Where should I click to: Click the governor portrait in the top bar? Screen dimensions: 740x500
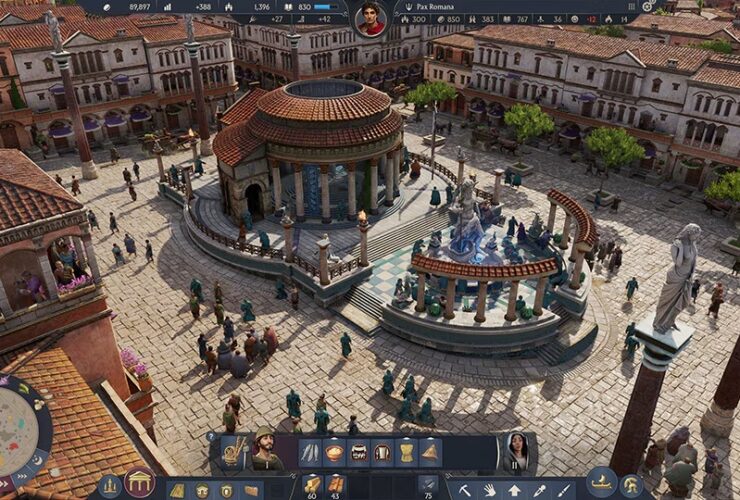pyautogui.click(x=369, y=19)
